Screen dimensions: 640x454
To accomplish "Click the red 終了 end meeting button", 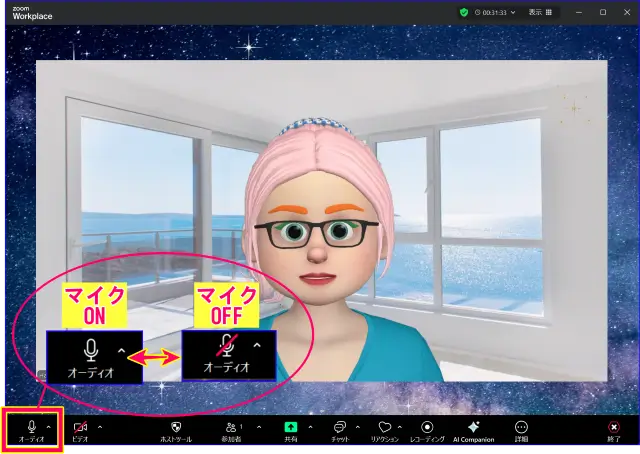I will click(614, 430).
